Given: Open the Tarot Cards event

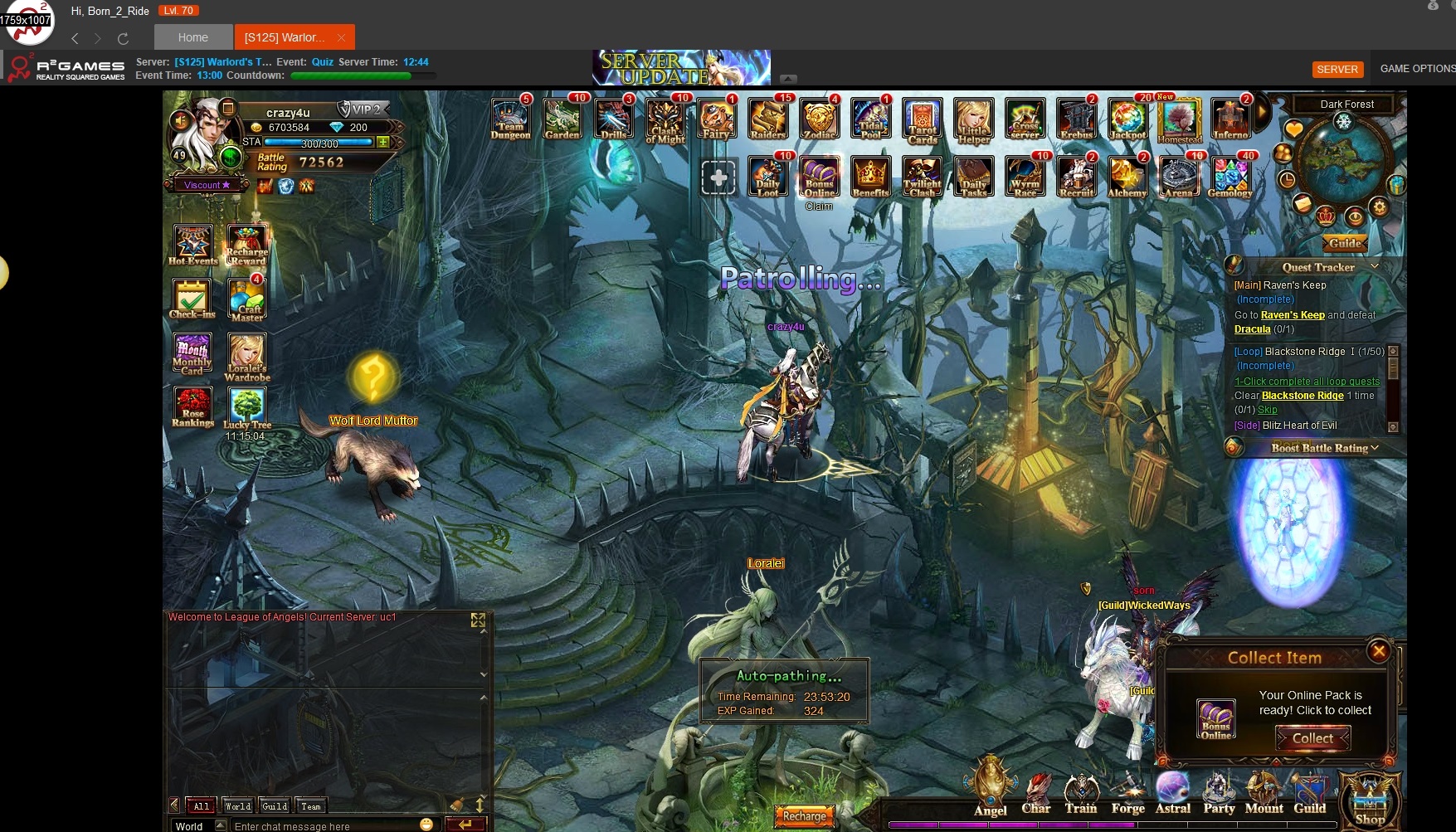Looking at the screenshot, I should [x=923, y=120].
